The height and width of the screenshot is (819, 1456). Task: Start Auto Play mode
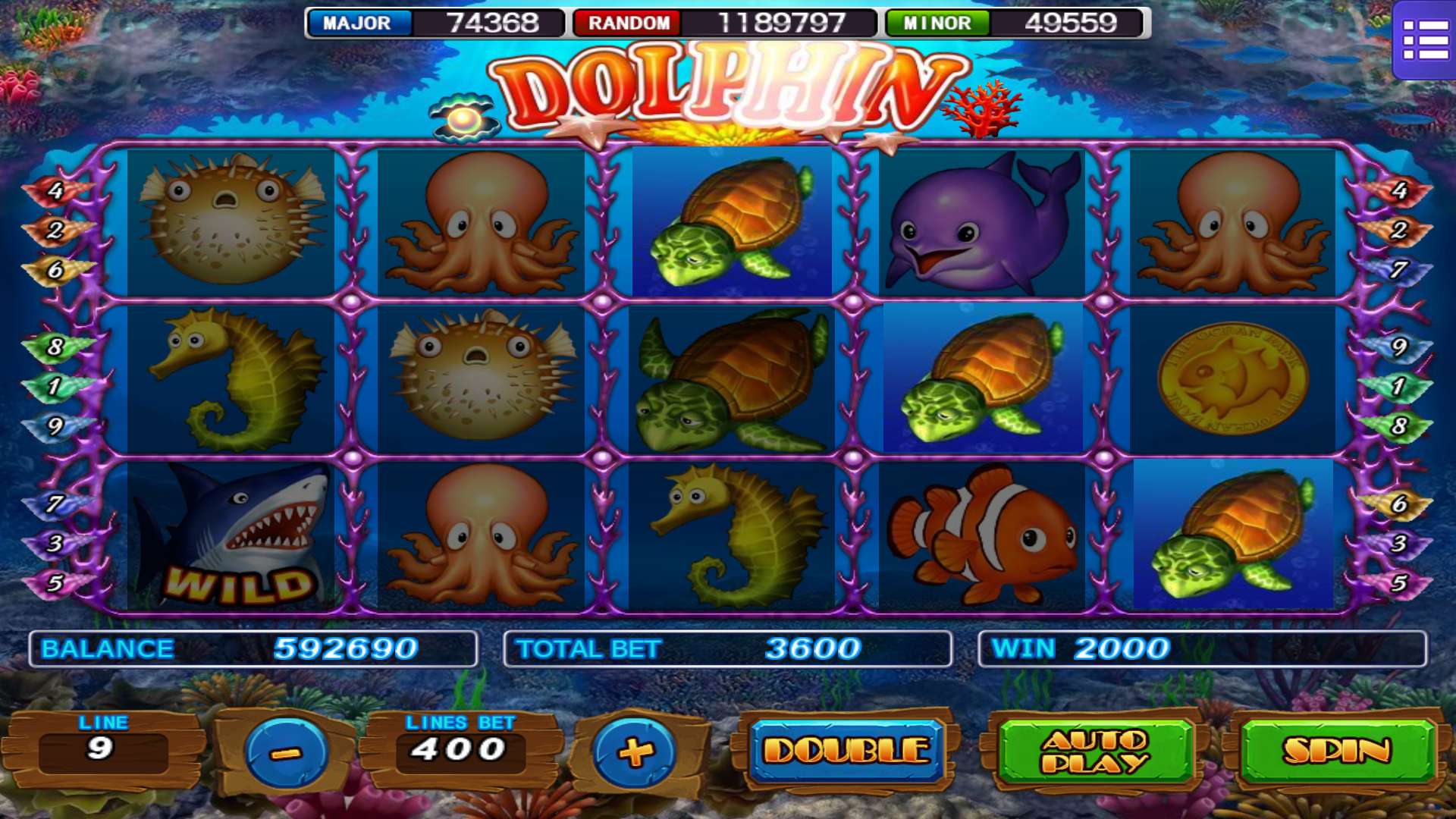tap(1094, 751)
